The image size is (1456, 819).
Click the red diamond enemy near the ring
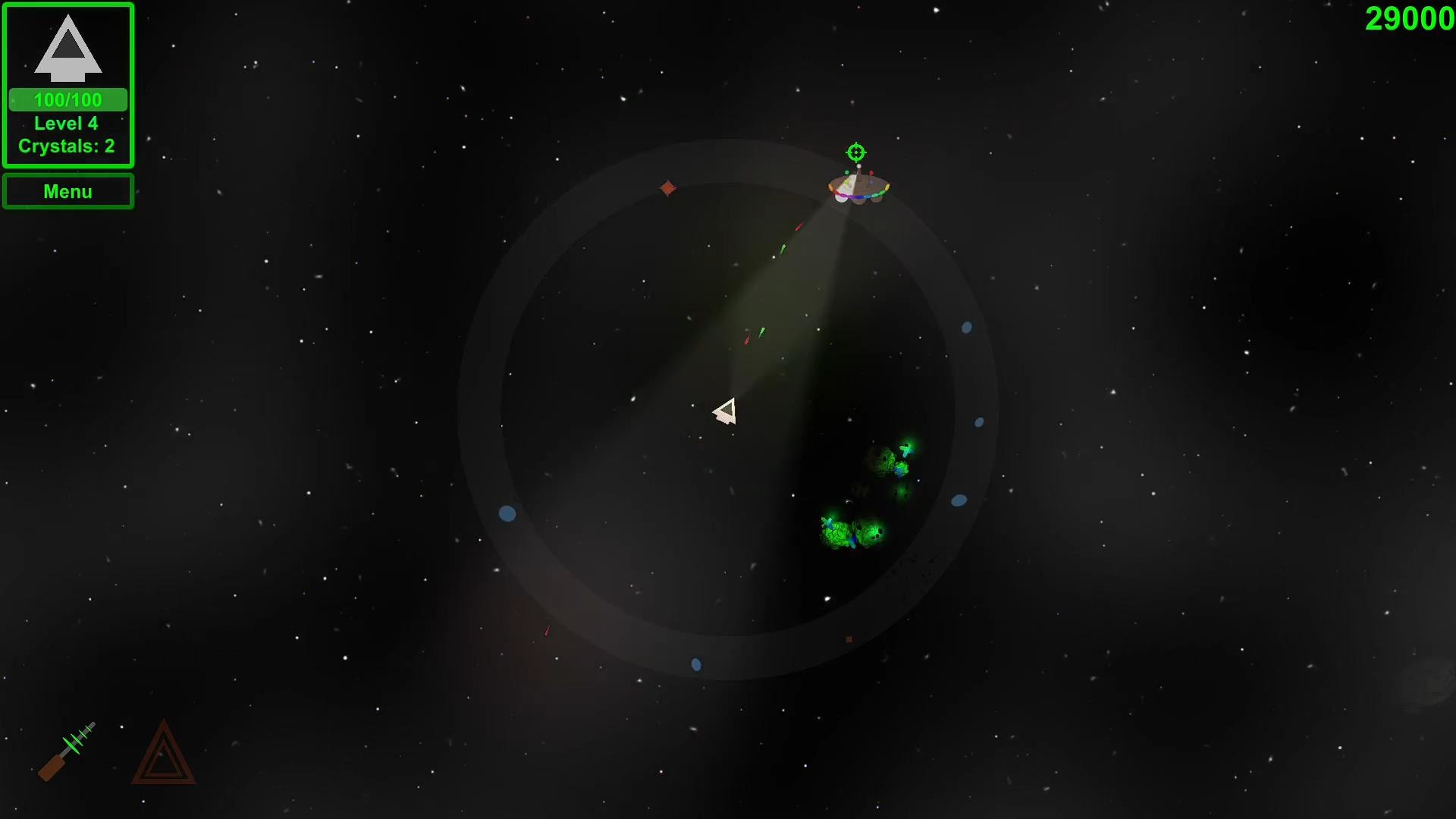click(667, 187)
